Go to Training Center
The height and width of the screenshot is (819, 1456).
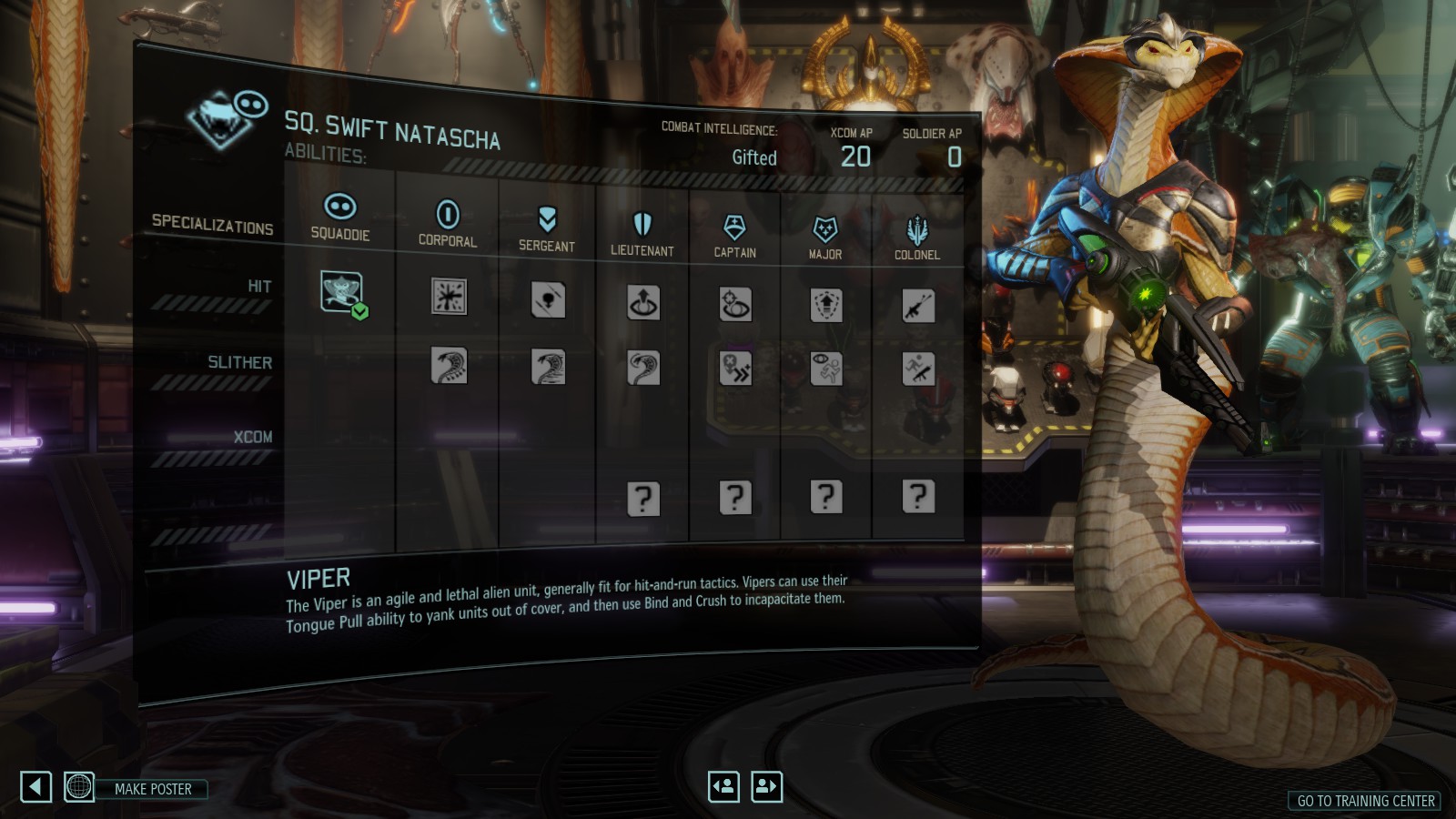pos(1365,801)
